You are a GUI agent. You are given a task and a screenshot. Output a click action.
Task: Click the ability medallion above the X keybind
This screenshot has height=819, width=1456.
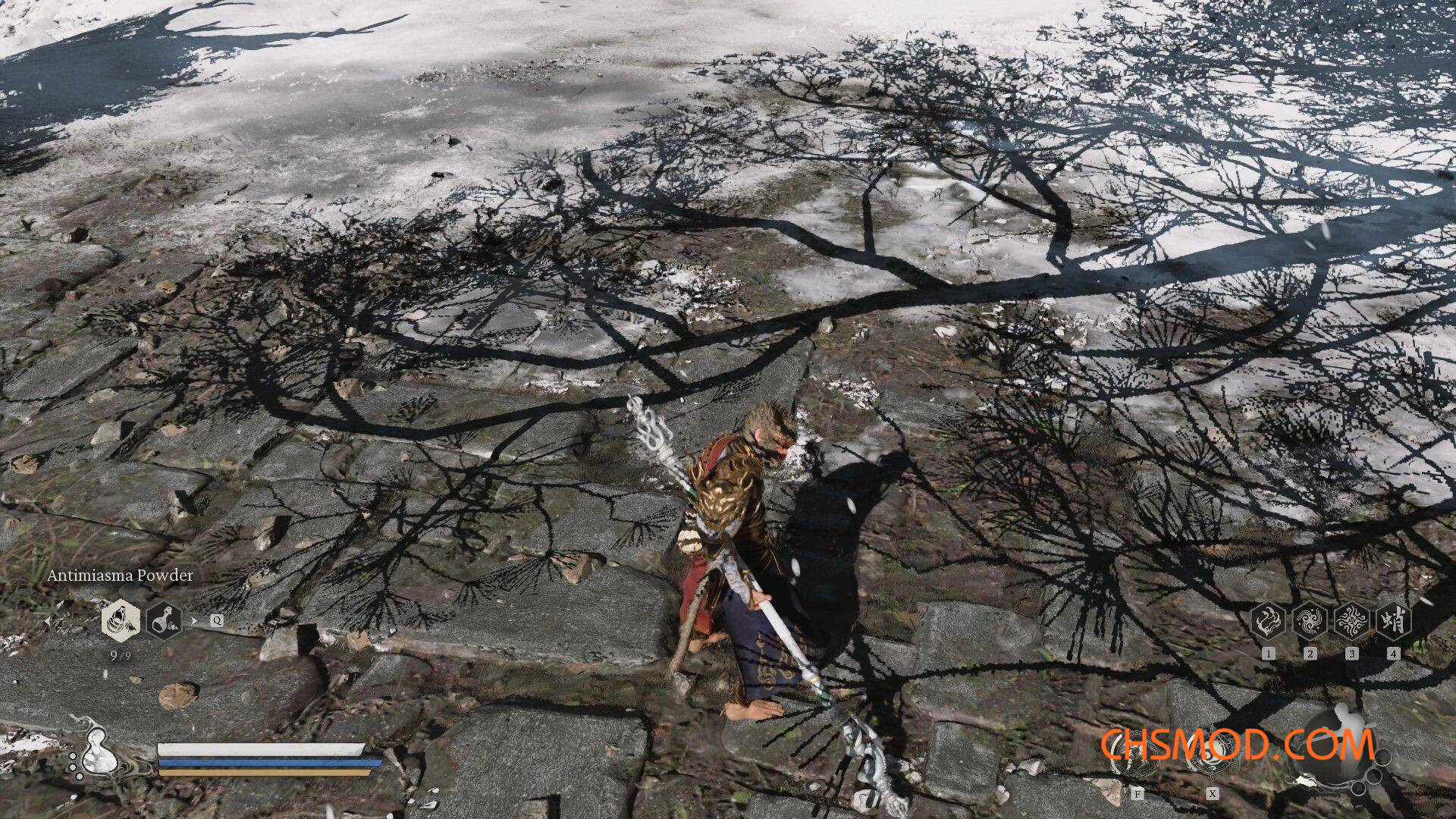tap(1212, 752)
